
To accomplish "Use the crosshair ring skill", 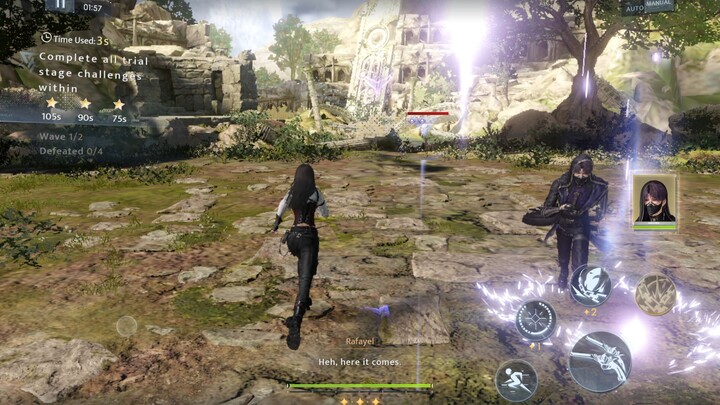I will (x=536, y=321).
